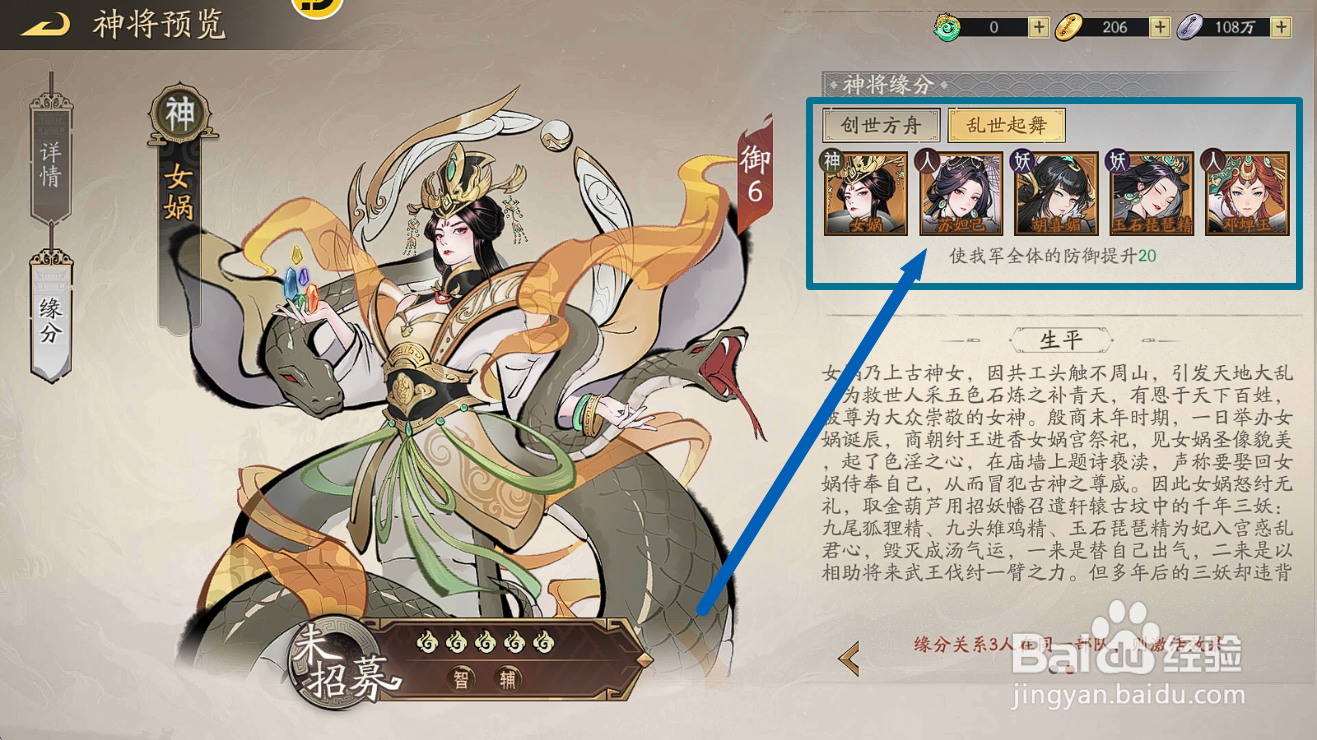The image size is (1317, 740).
Task: Open 苏妲己's character portrait
Action: 961,196
